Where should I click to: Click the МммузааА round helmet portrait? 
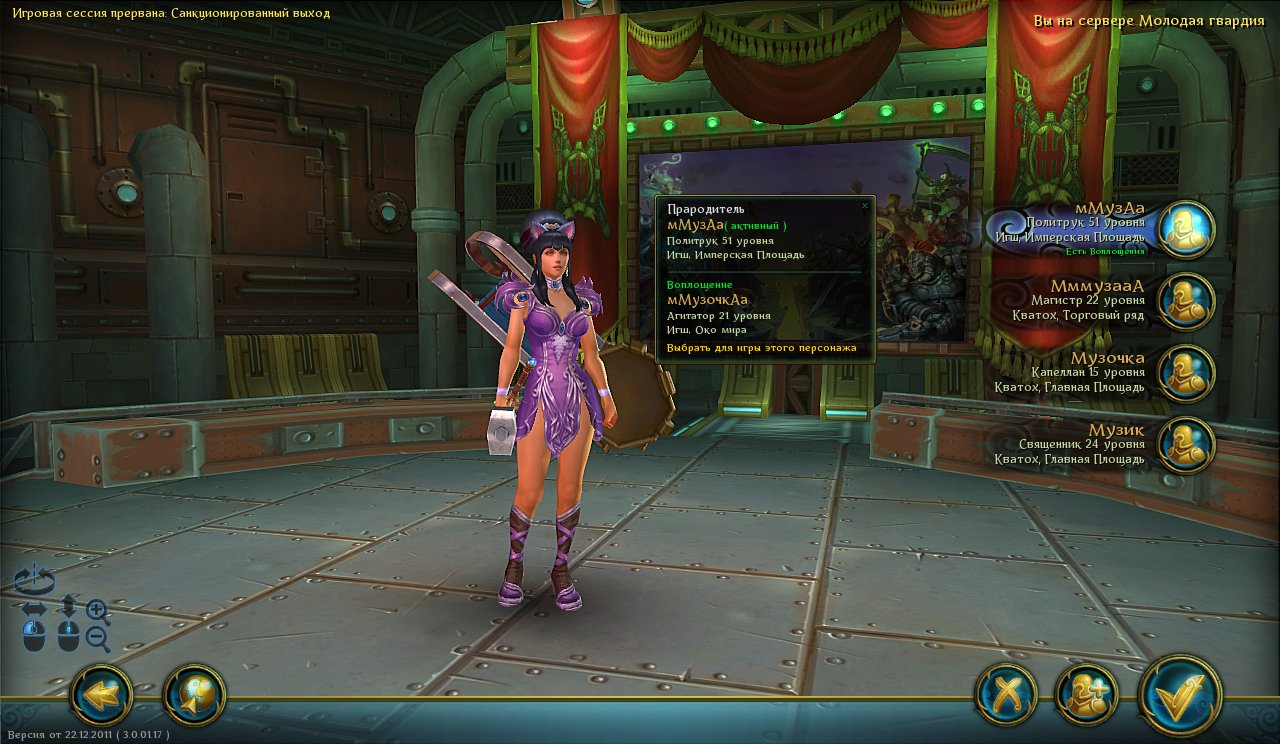(1186, 301)
